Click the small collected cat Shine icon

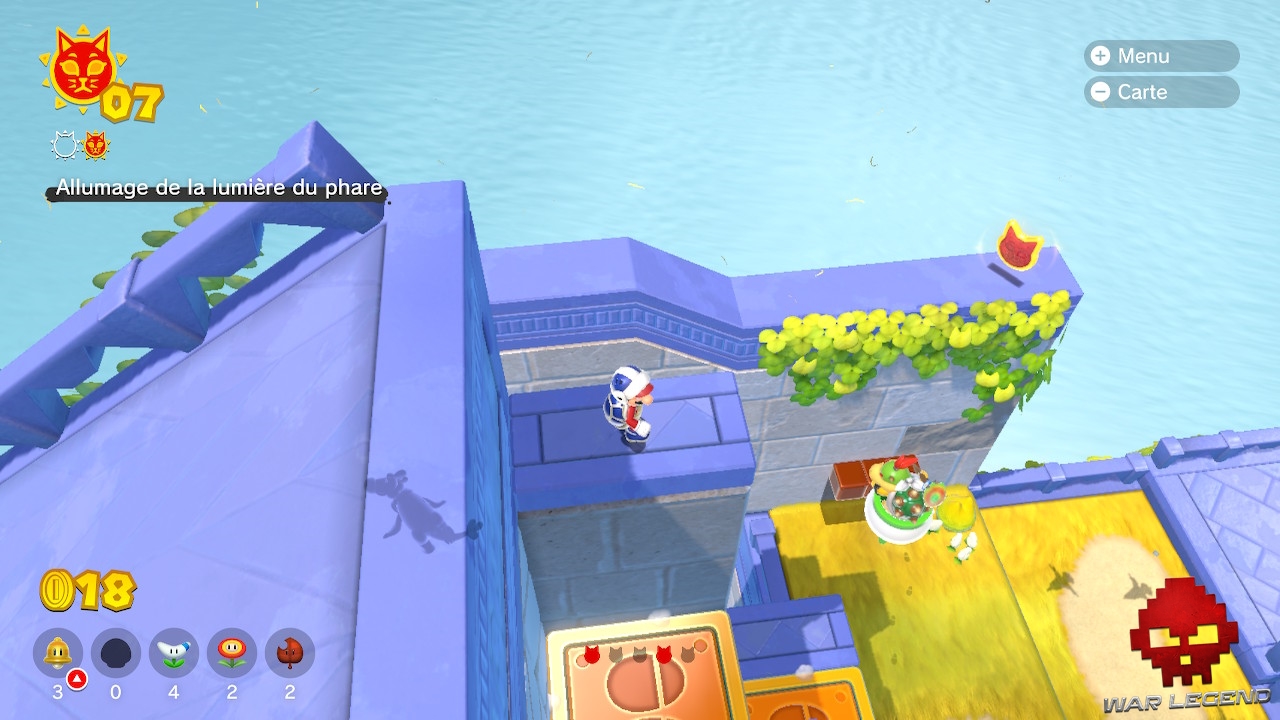[x=95, y=146]
